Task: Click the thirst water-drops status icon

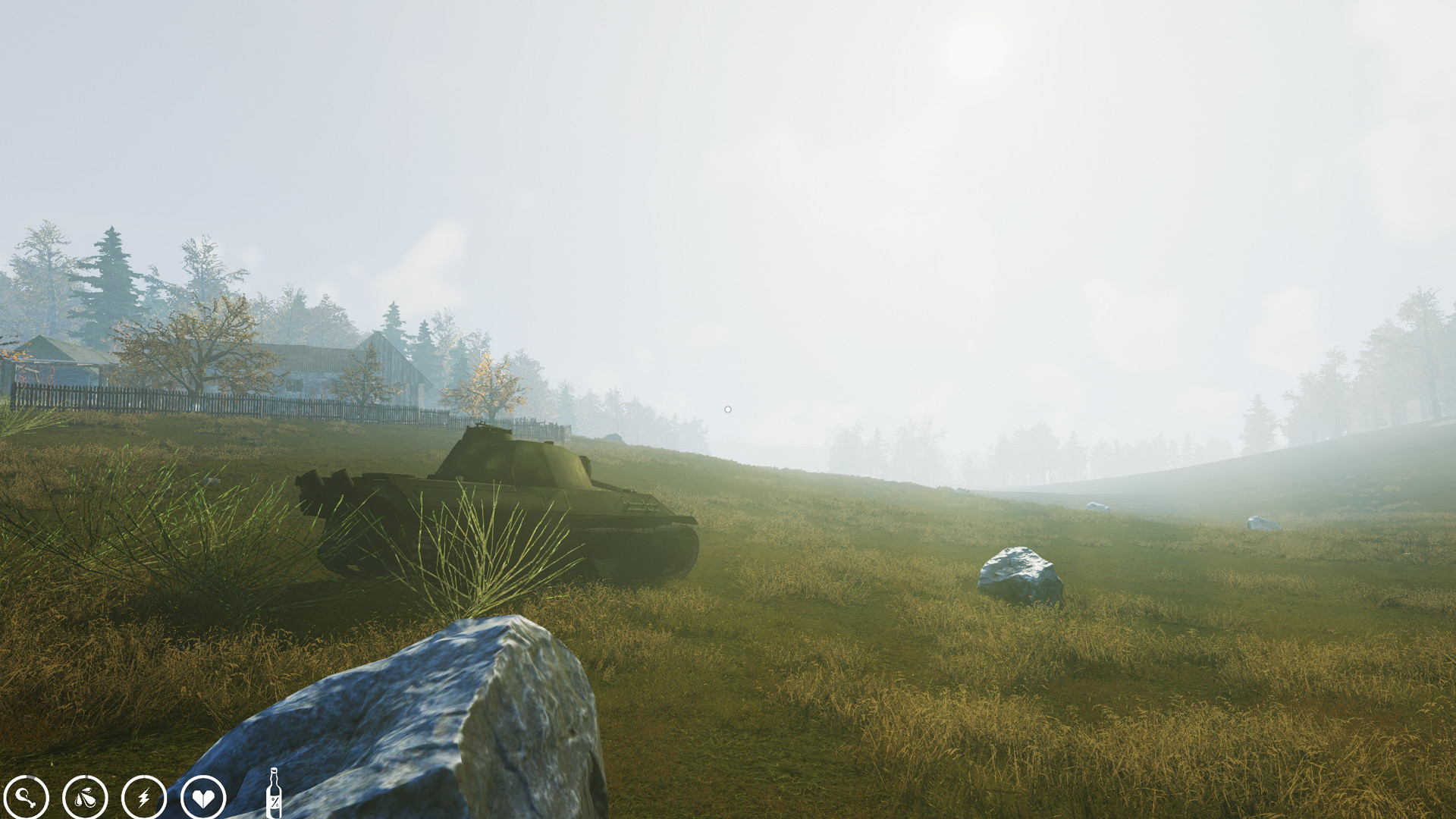Action: [85, 796]
